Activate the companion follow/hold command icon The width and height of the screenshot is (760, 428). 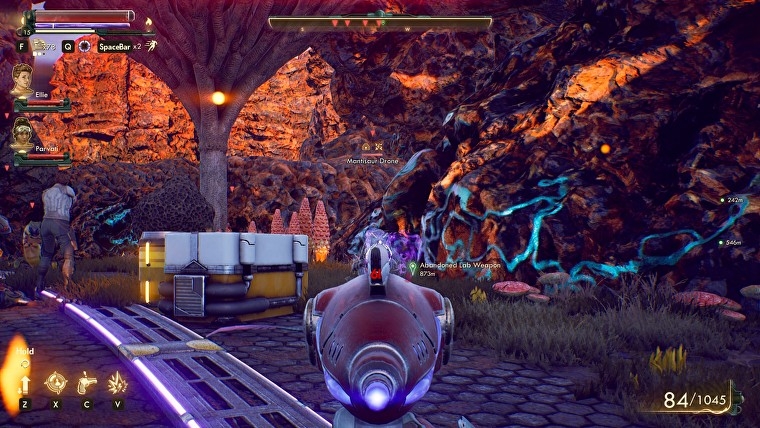[x=24, y=382]
